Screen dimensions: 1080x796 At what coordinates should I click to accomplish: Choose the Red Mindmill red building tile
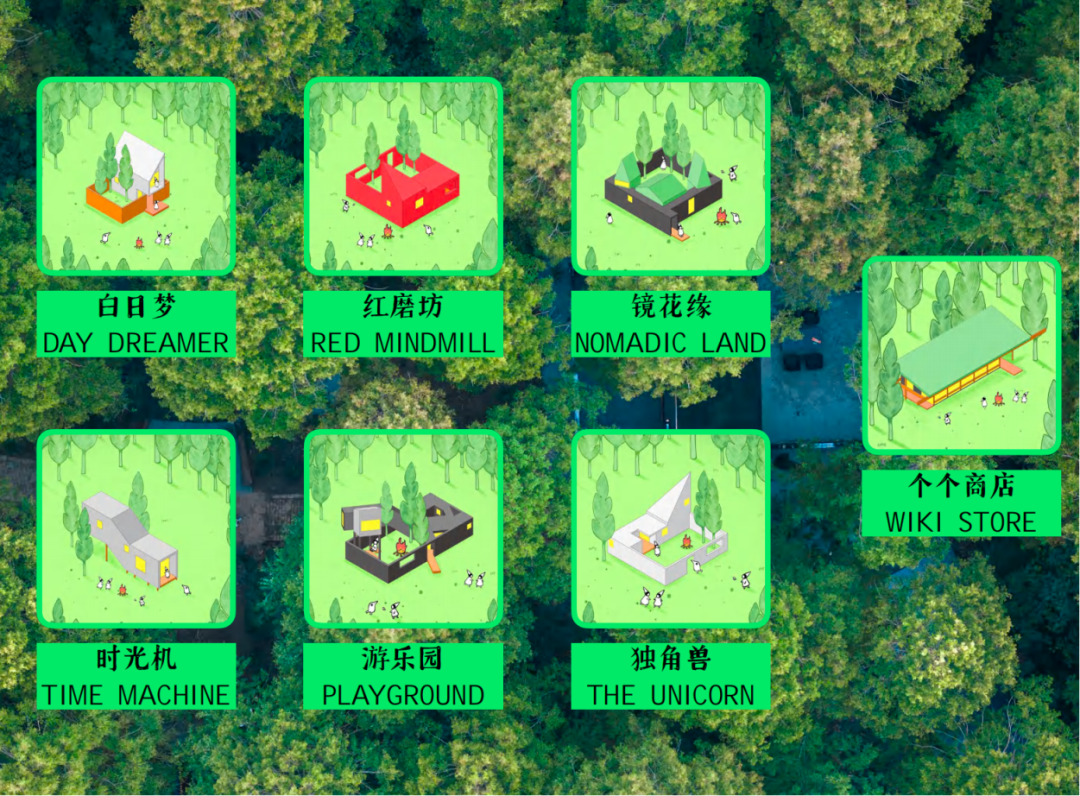point(403,176)
